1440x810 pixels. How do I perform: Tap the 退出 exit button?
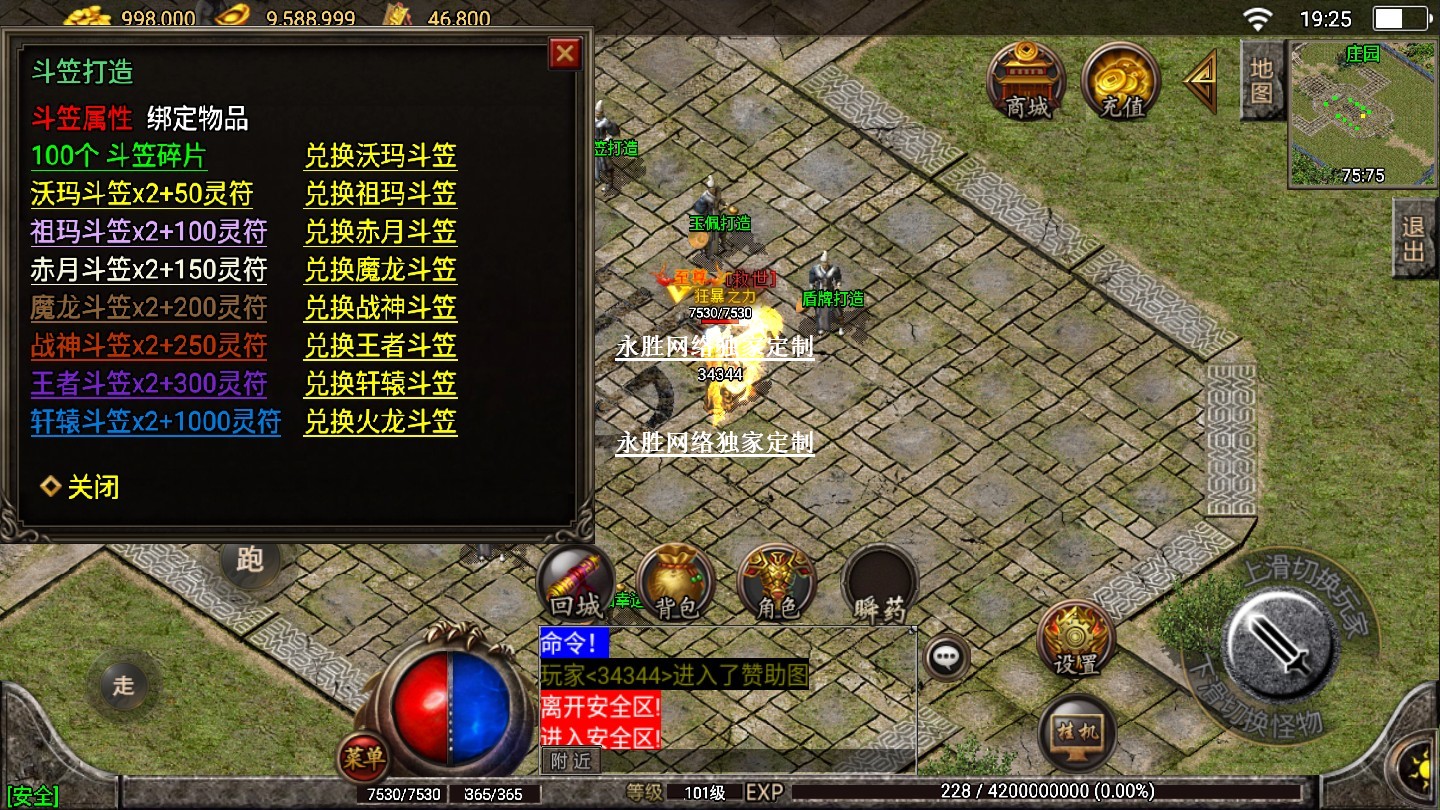click(1414, 238)
